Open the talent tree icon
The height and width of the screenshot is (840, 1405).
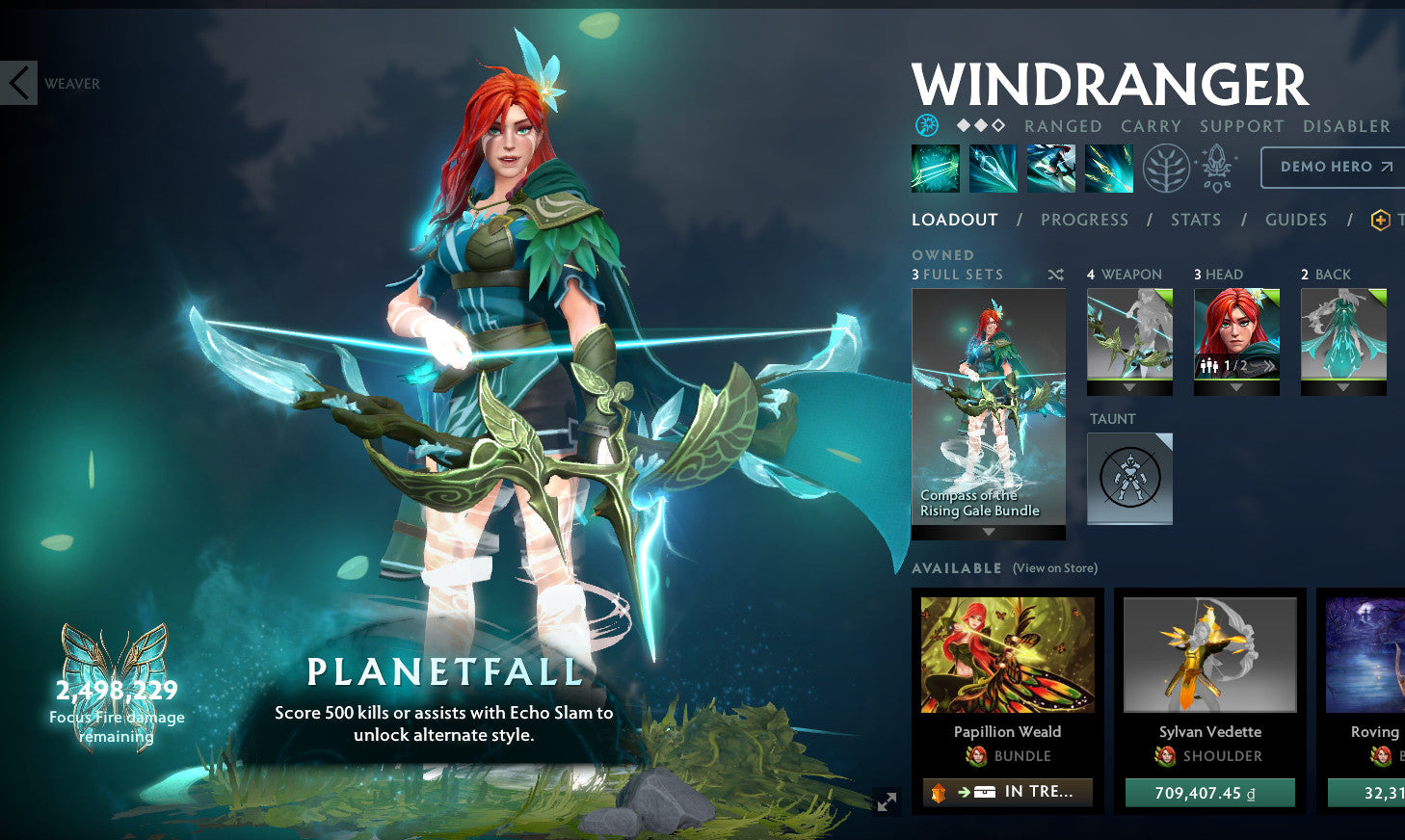tap(1166, 167)
